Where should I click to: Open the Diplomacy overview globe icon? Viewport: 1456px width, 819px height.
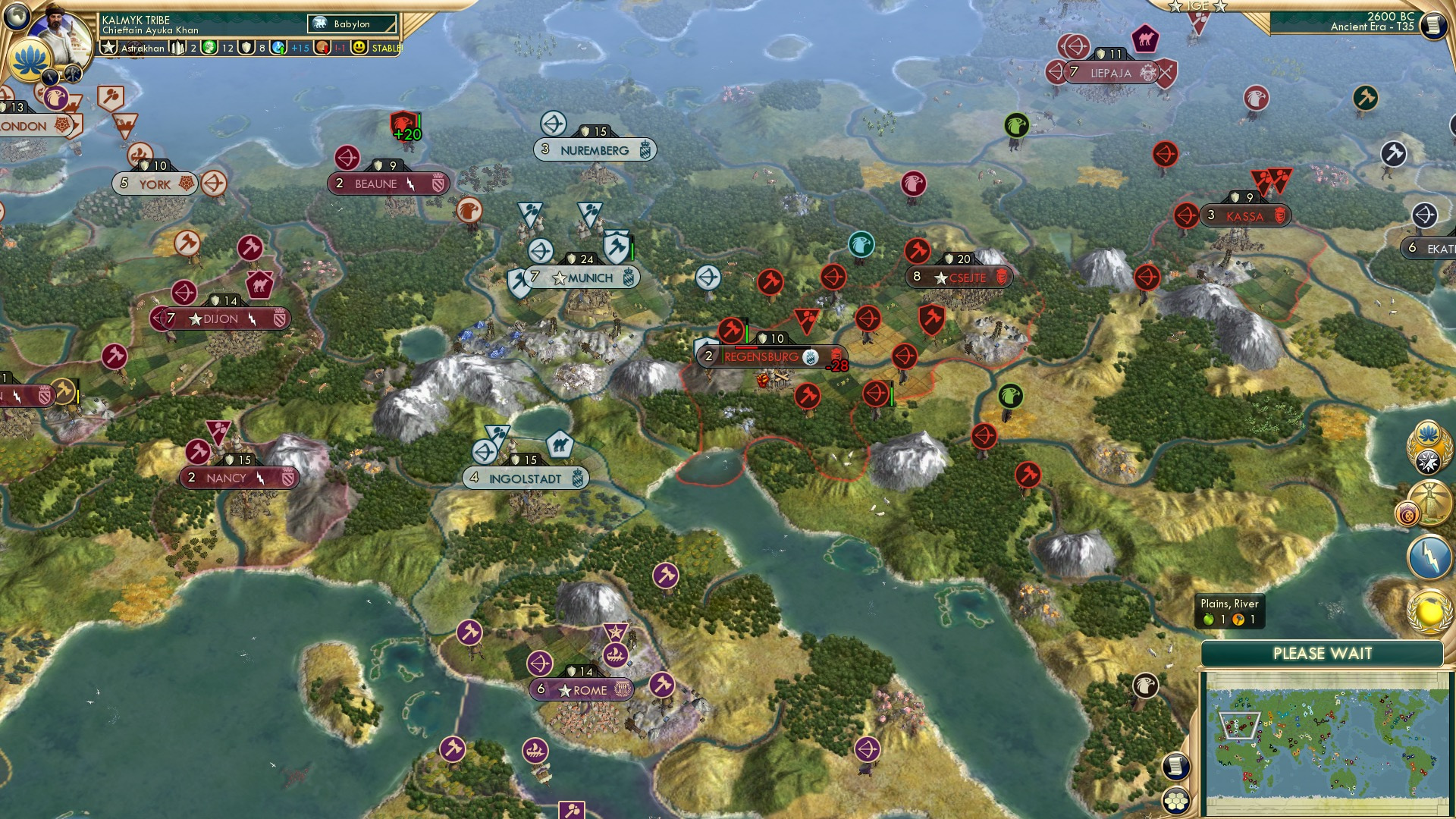[1429, 607]
